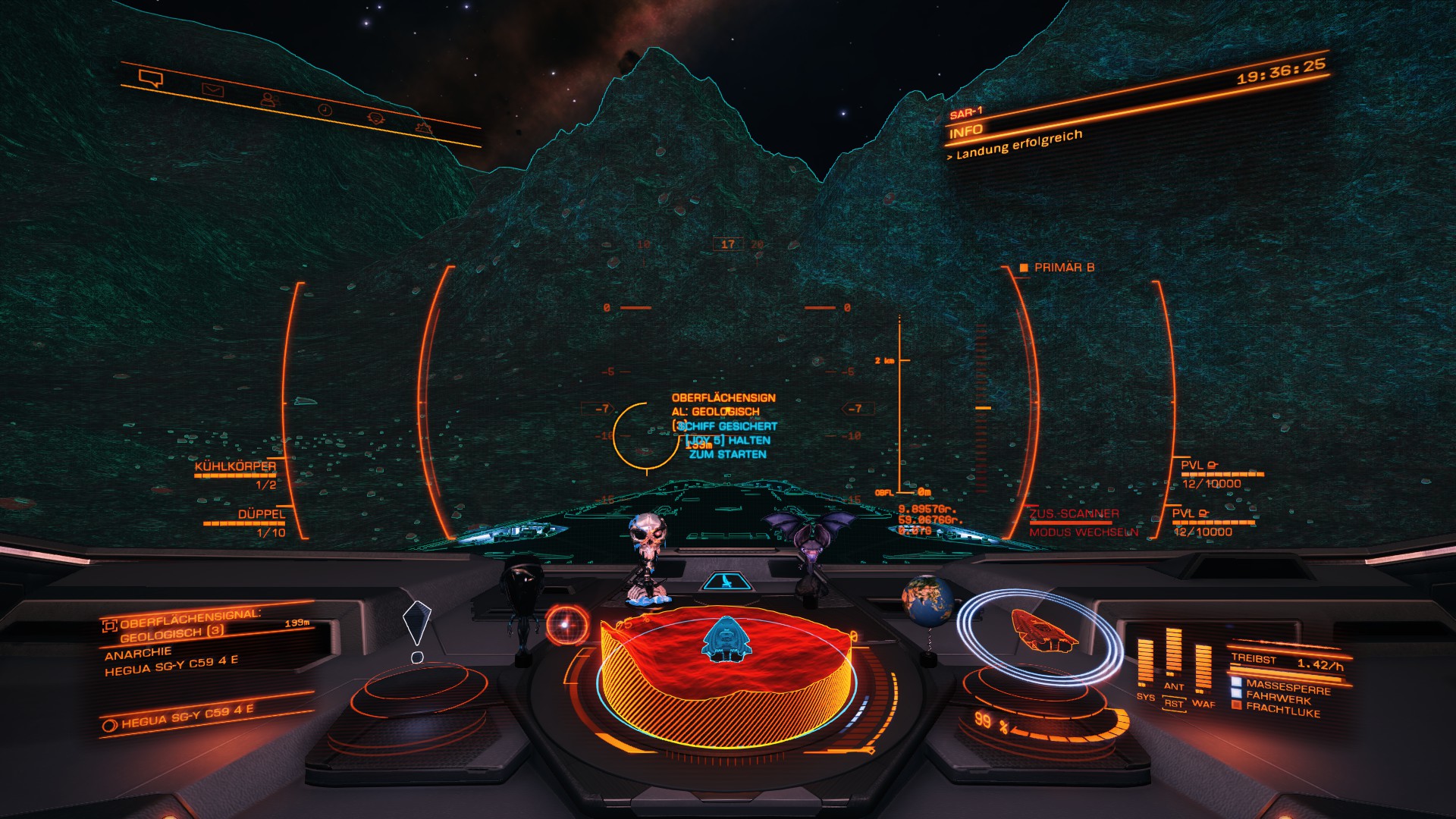Open the envelope inbox tab

(212, 90)
